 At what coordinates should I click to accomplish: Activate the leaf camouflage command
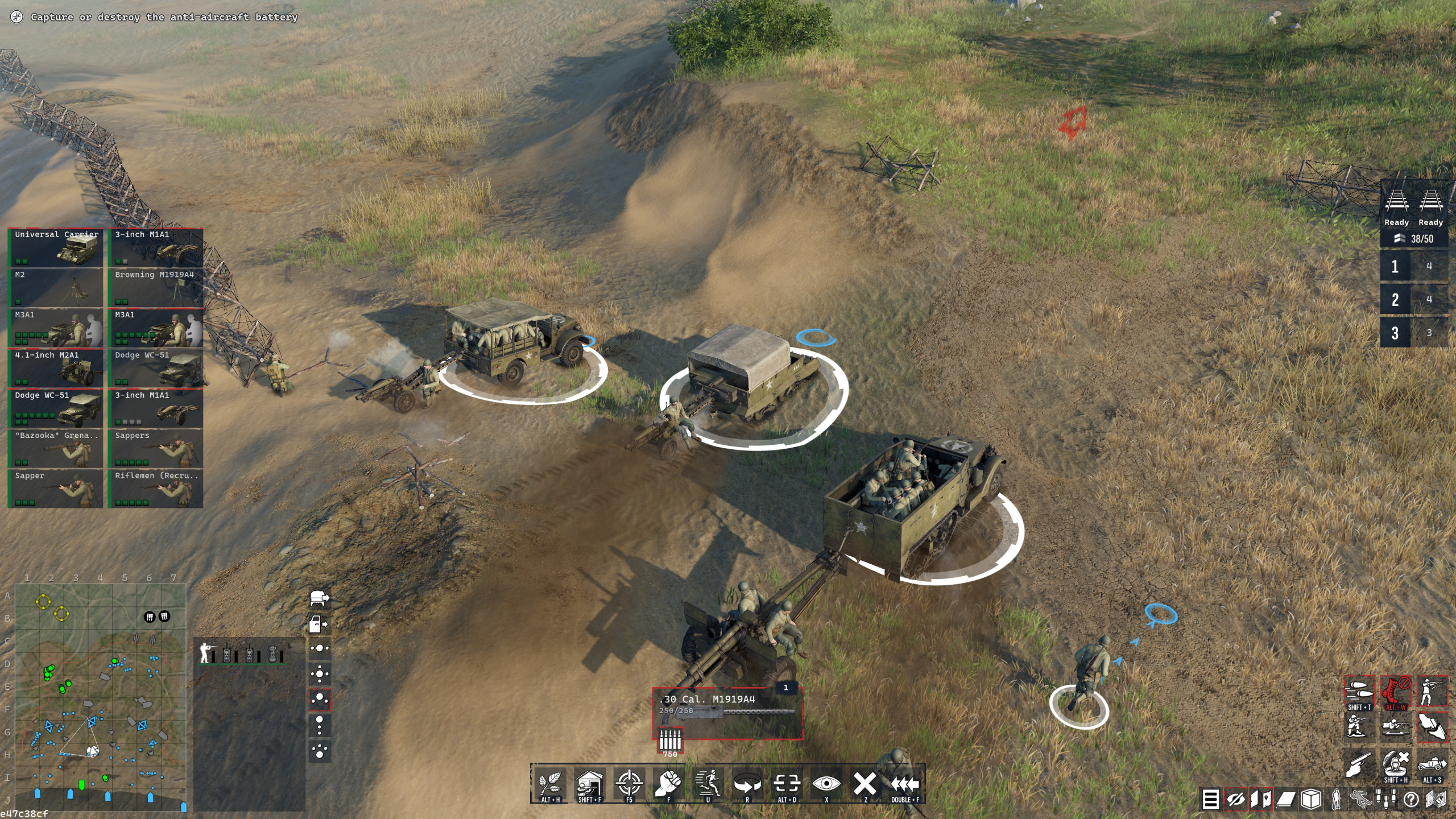pyautogui.click(x=550, y=784)
